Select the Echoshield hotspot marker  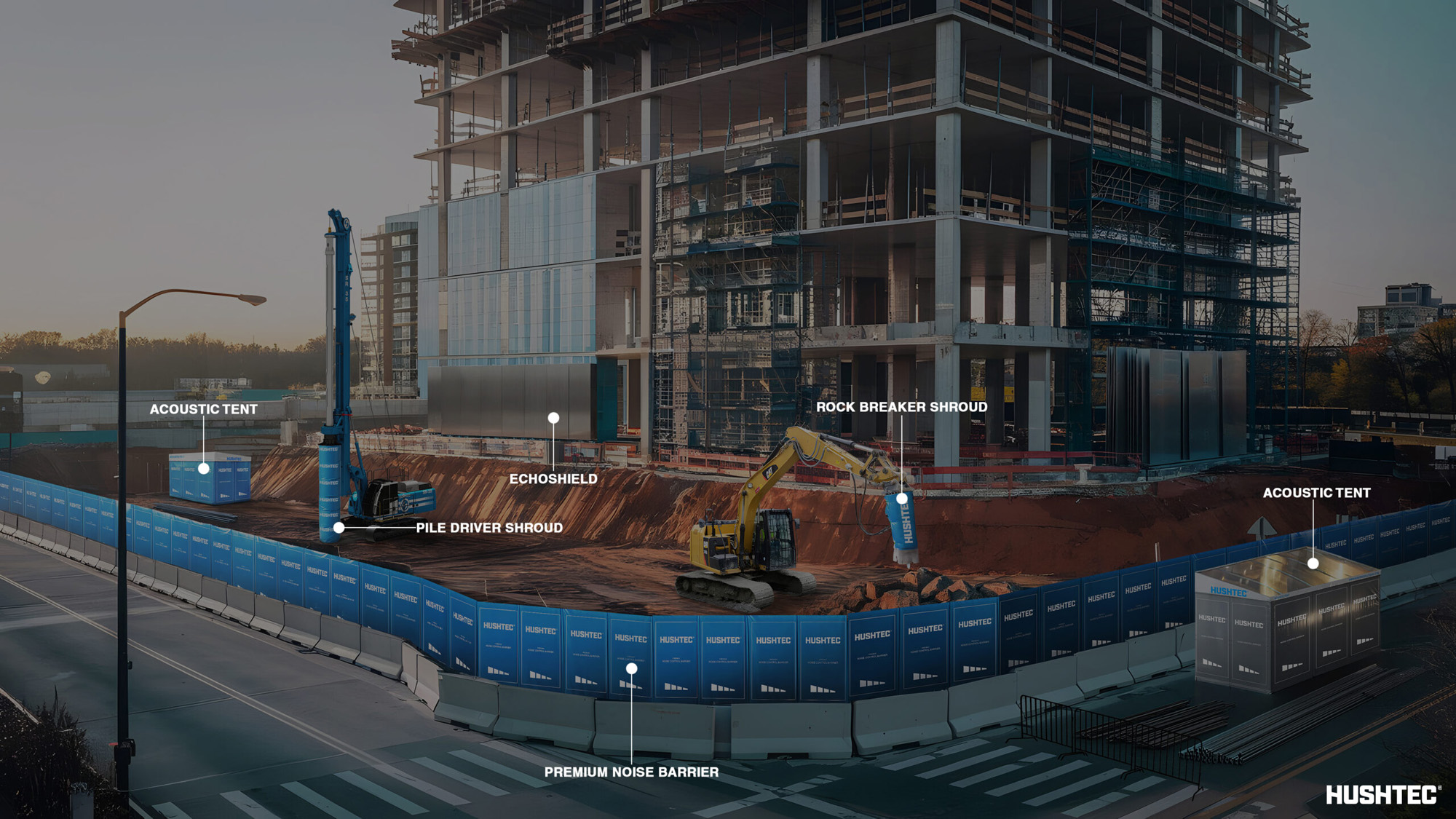[553, 418]
